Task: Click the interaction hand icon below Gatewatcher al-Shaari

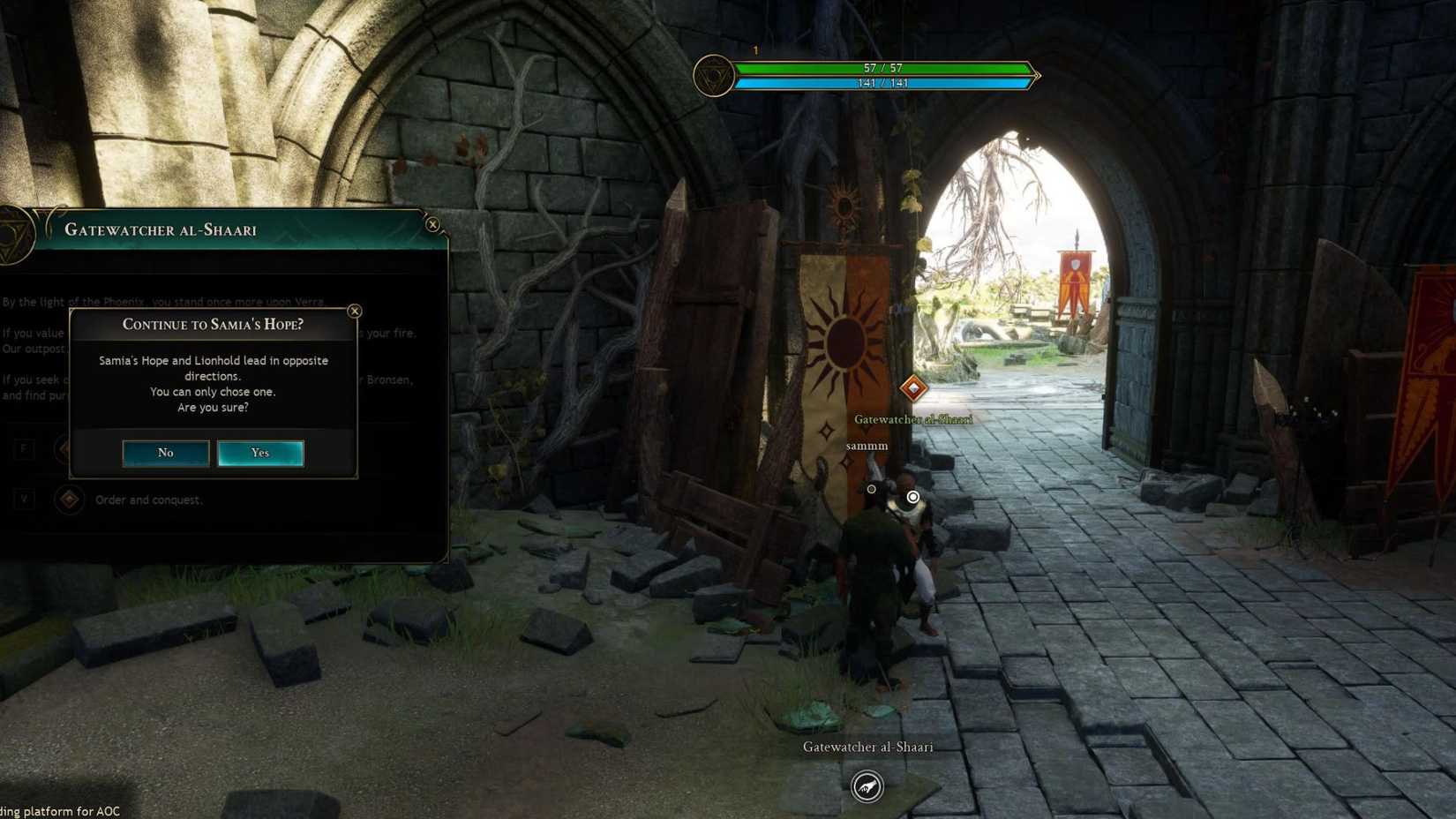Action: pyautogui.click(x=866, y=788)
